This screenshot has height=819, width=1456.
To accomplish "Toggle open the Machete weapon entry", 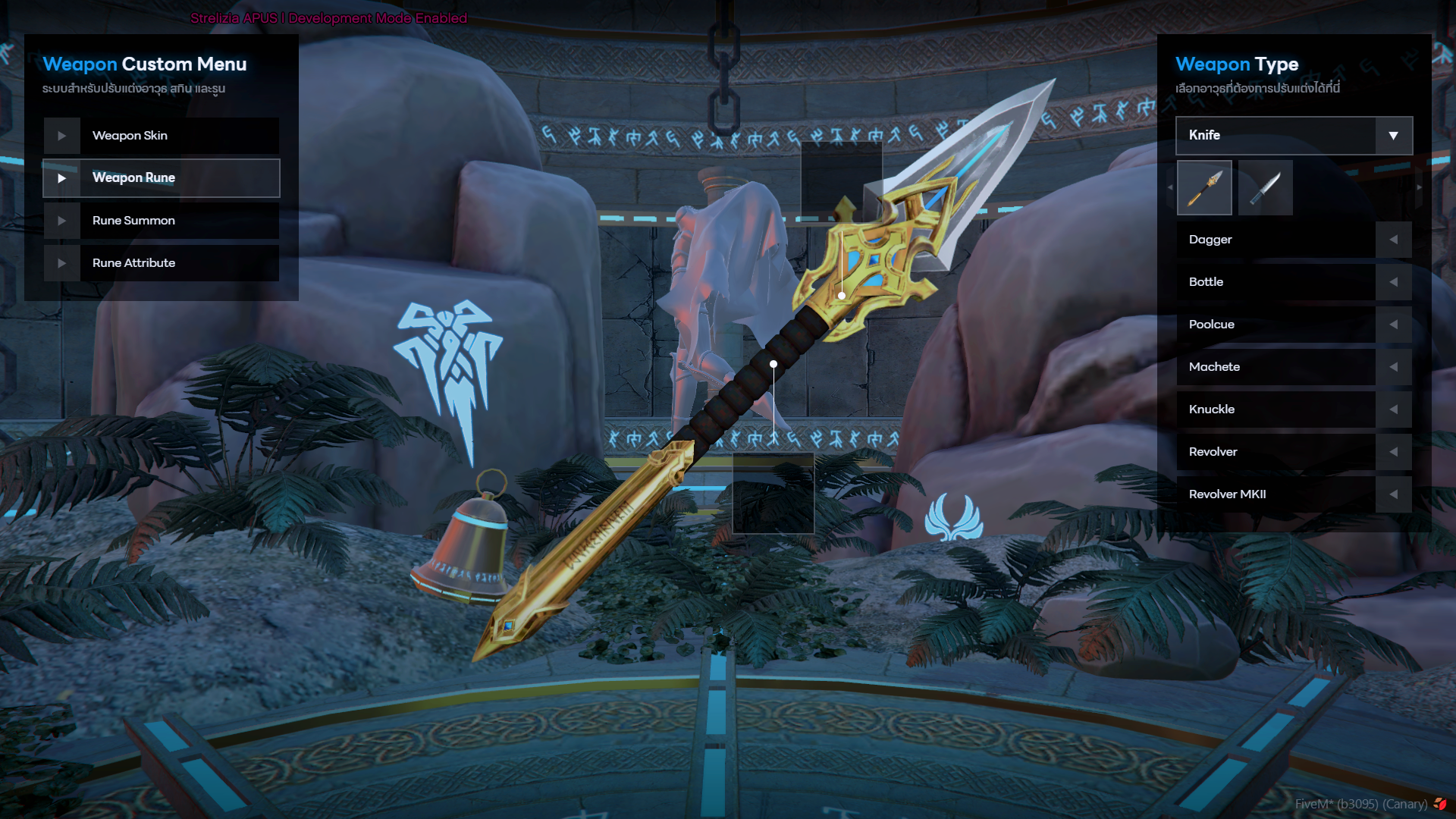I will tap(1394, 366).
